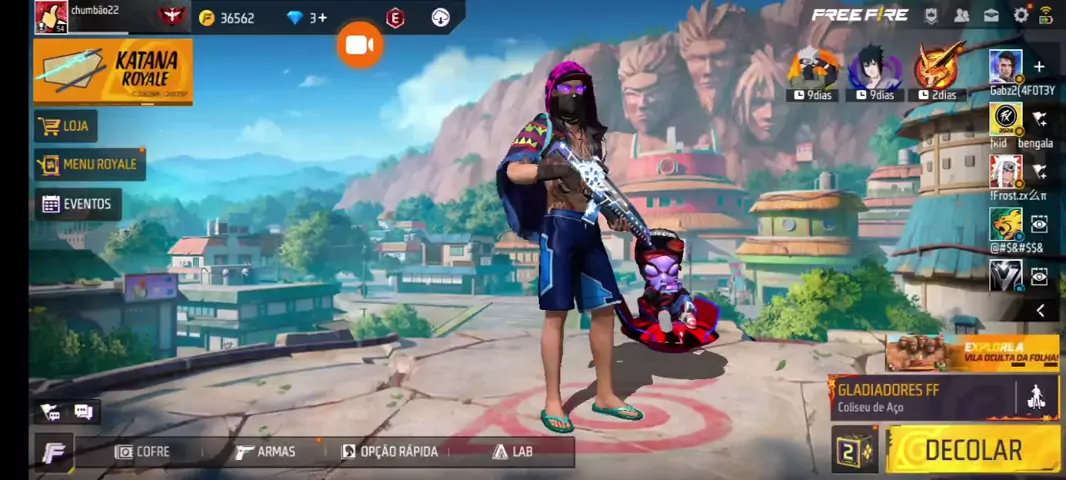Open the settings gear icon
The width and height of the screenshot is (1066, 480).
pyautogui.click(x=1021, y=15)
